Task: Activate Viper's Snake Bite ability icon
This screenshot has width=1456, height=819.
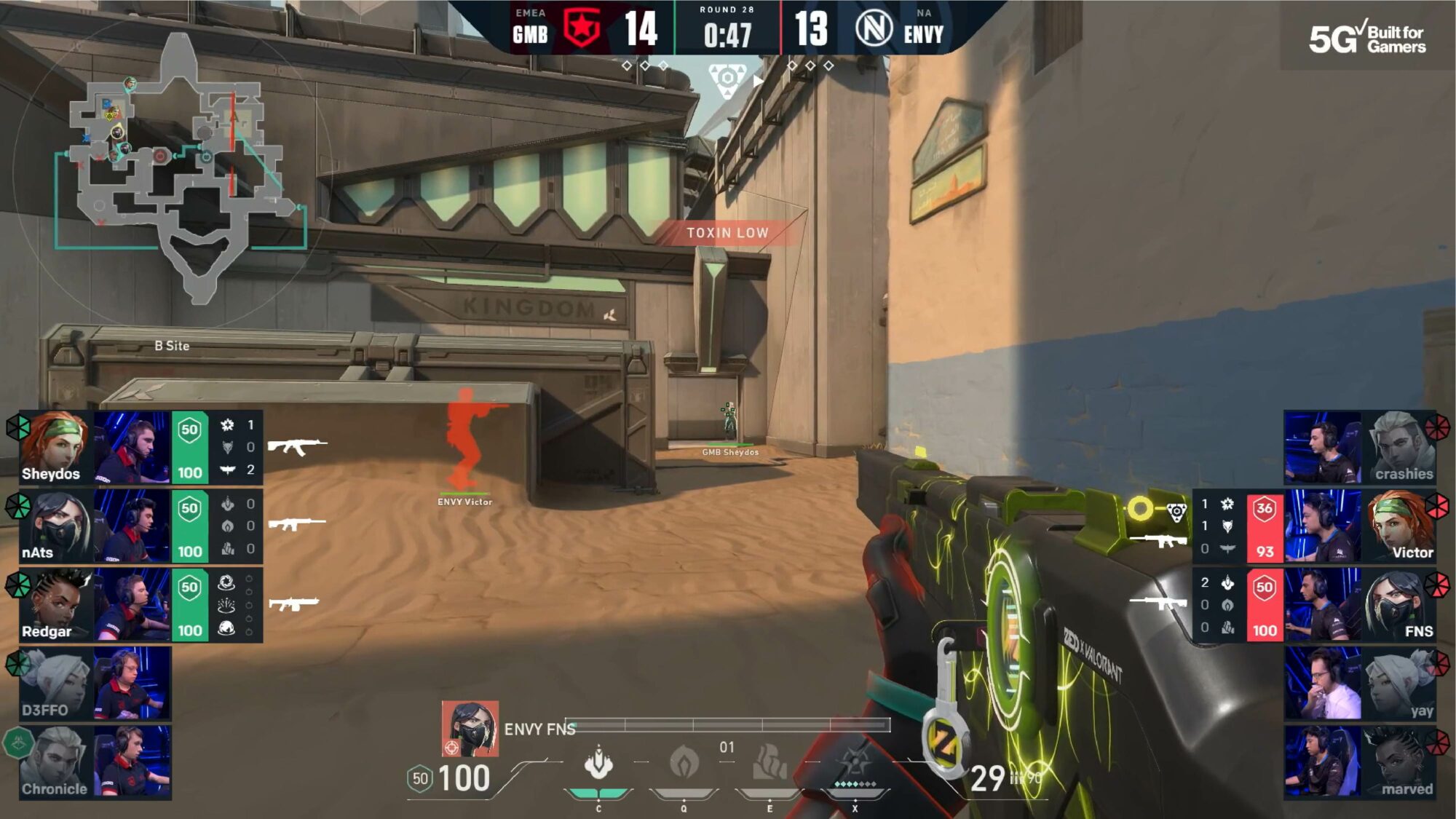Action: (598, 763)
